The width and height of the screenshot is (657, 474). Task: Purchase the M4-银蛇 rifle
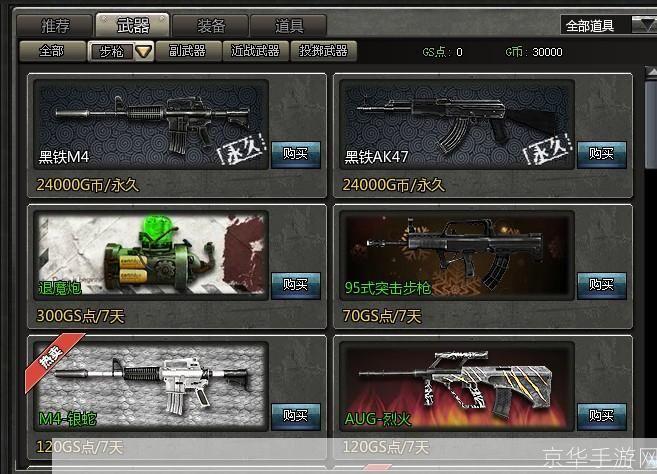(x=295, y=416)
